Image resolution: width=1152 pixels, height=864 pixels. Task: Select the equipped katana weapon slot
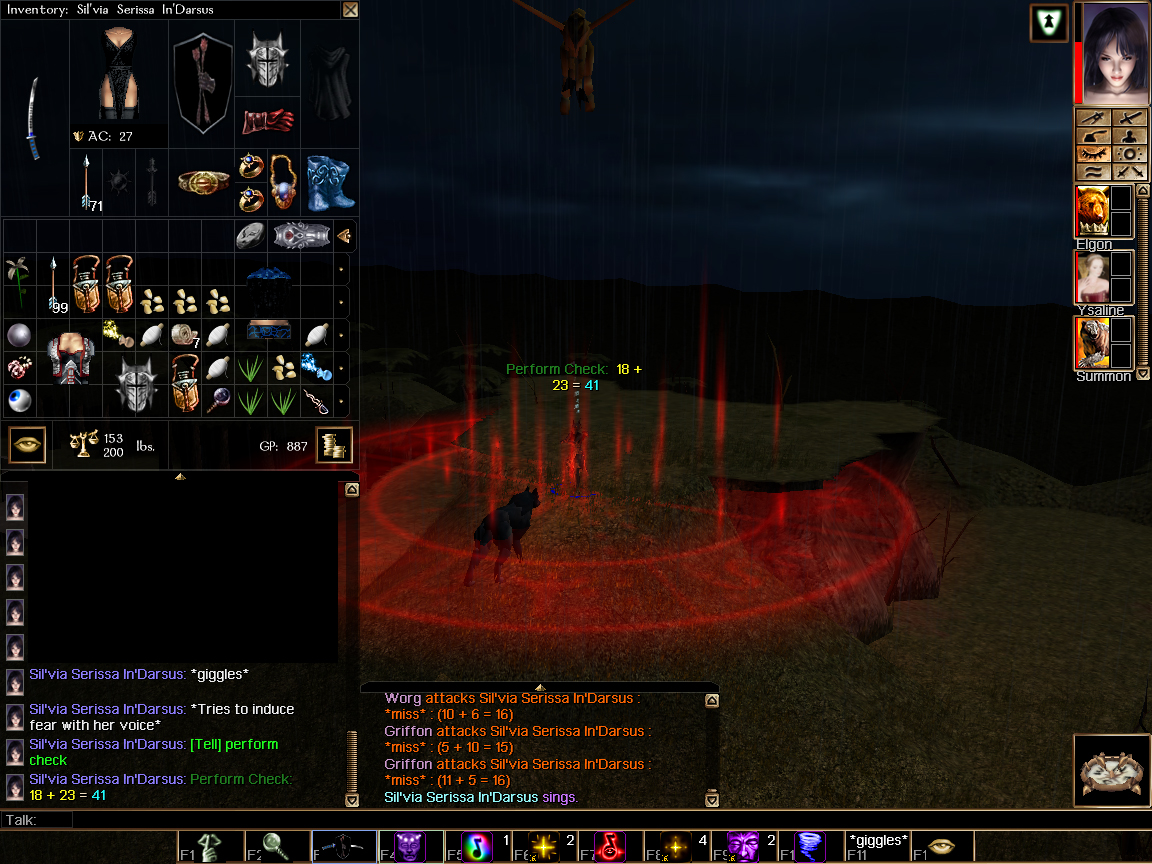pyautogui.click(x=34, y=118)
